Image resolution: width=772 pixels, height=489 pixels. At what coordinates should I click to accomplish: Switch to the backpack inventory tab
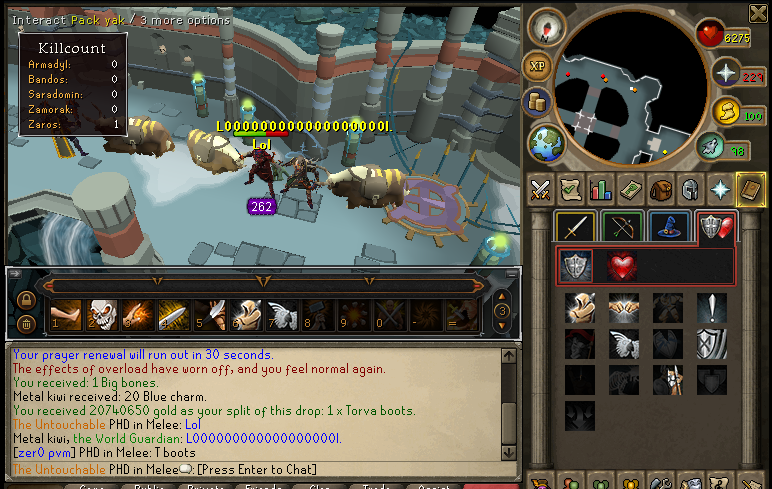pyautogui.click(x=659, y=189)
